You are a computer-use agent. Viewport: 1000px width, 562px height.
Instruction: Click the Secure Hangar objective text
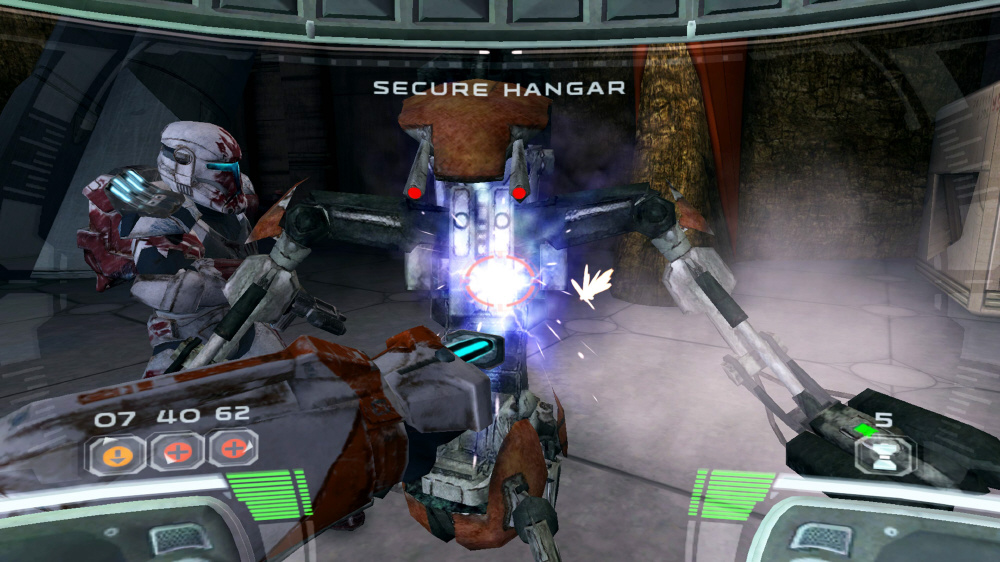point(499,88)
